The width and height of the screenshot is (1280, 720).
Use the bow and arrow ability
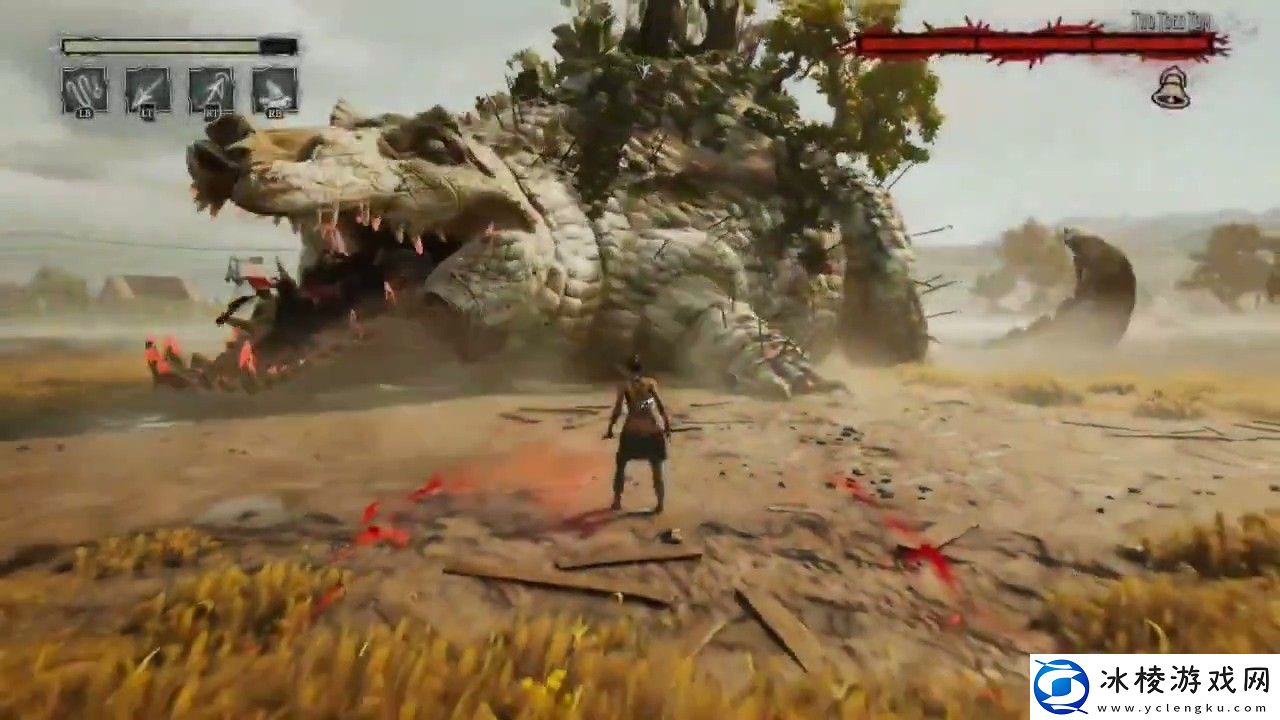[x=211, y=90]
